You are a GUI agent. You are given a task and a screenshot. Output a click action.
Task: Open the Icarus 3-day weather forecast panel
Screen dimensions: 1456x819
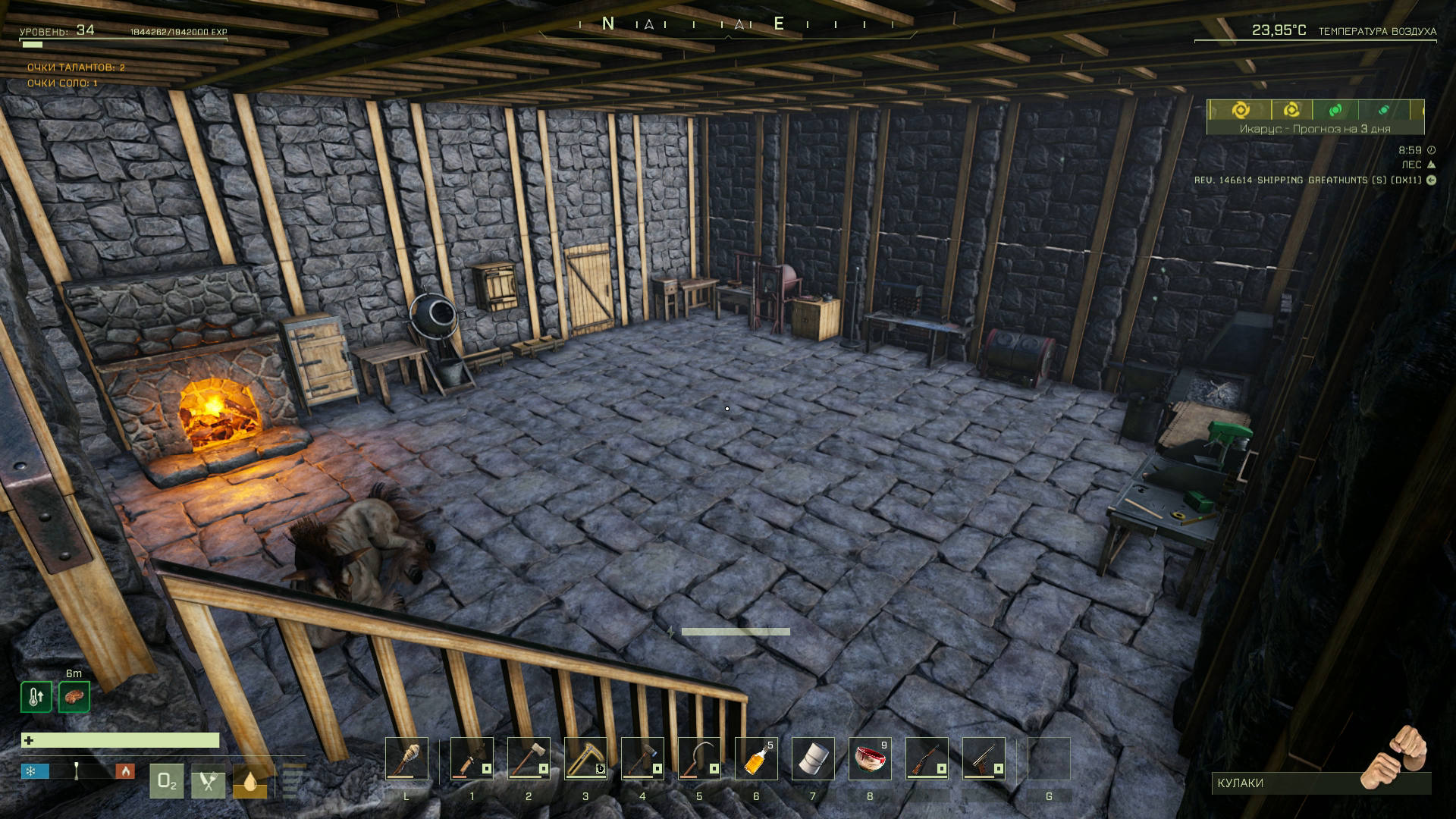coord(1315,118)
